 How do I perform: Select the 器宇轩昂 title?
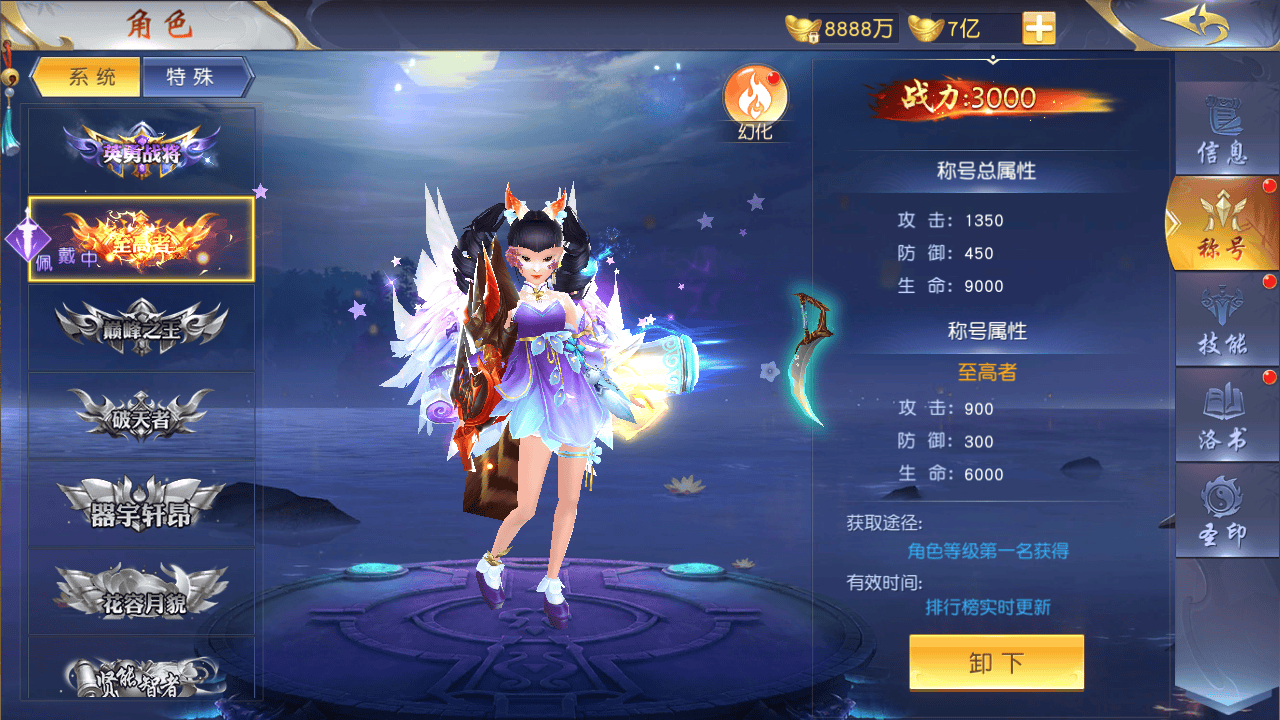(x=142, y=504)
